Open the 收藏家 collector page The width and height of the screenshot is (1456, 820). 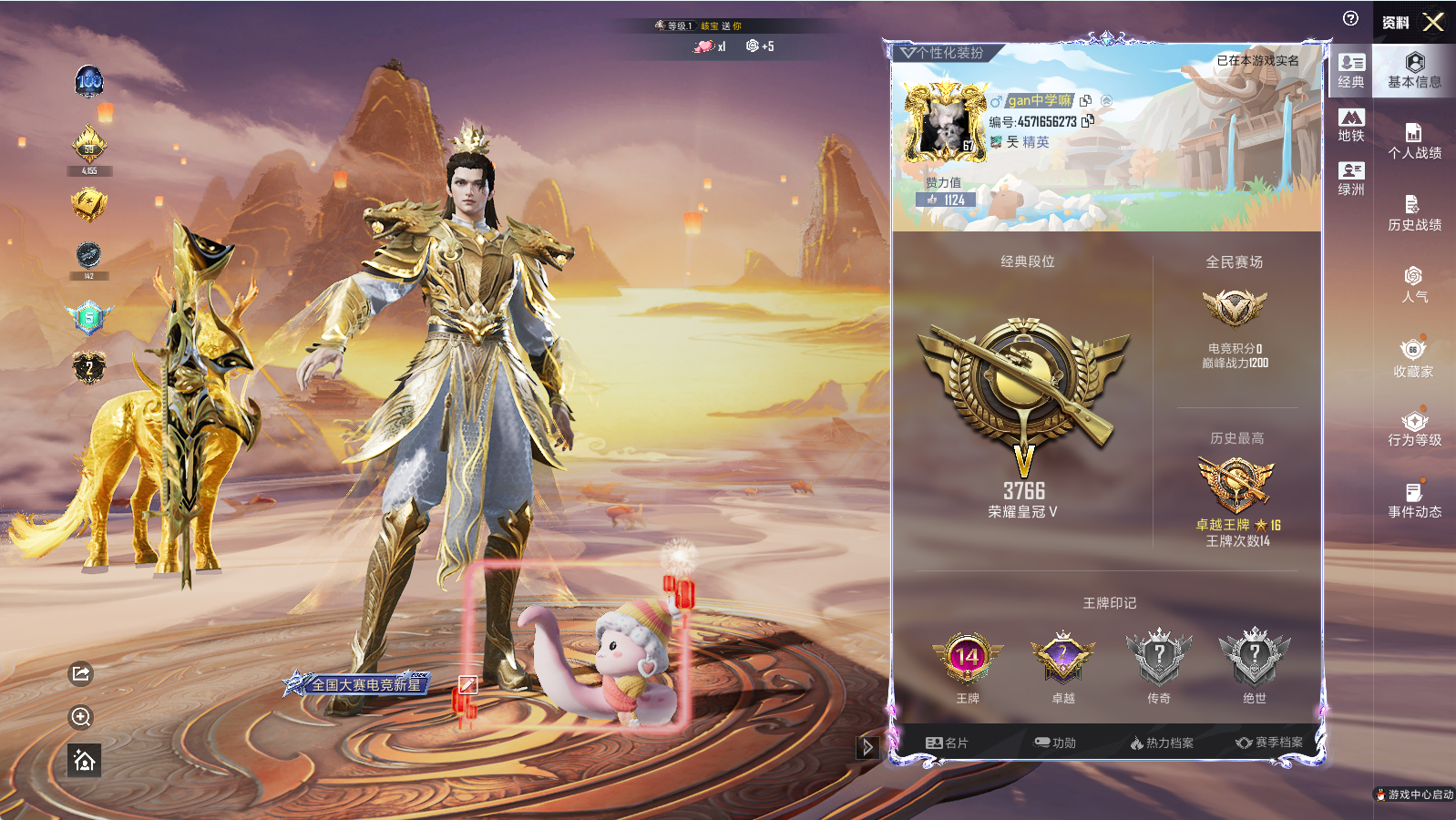click(1413, 358)
